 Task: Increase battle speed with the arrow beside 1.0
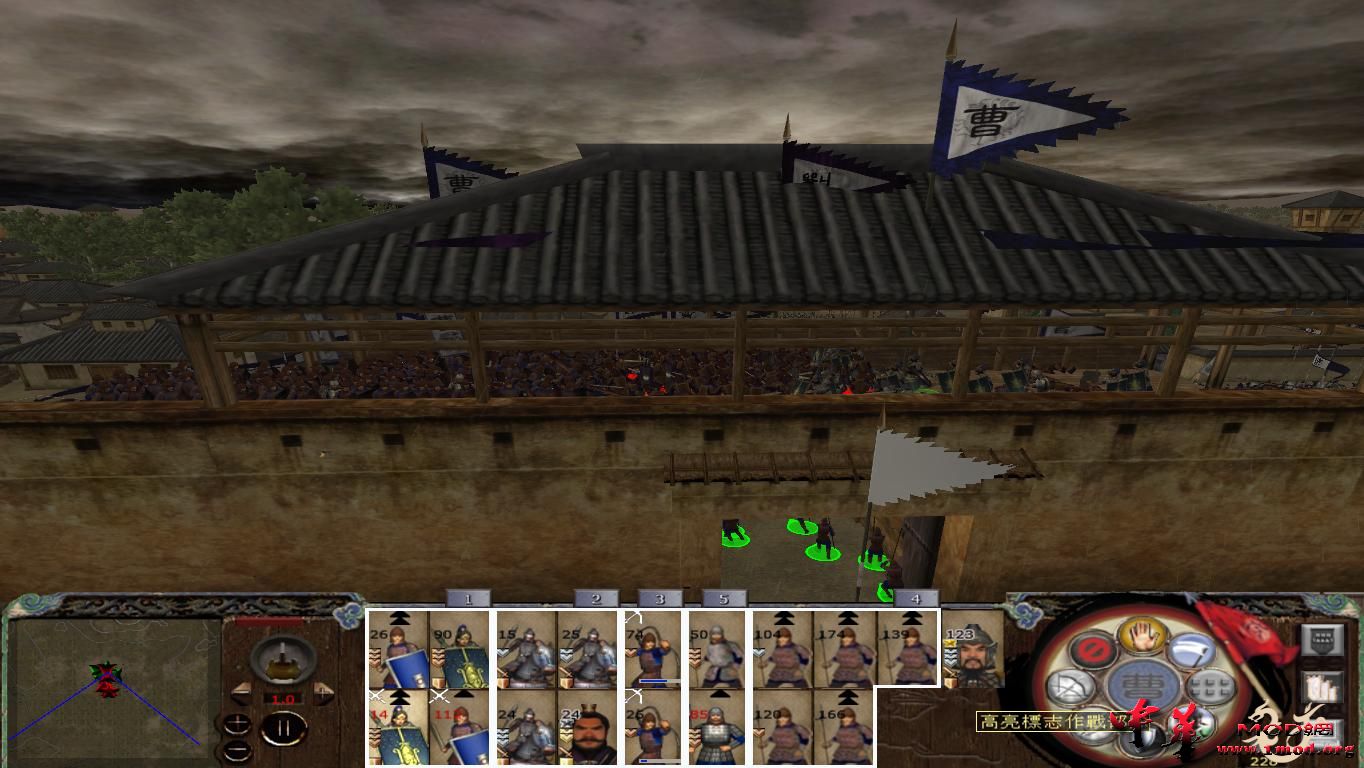click(x=325, y=692)
